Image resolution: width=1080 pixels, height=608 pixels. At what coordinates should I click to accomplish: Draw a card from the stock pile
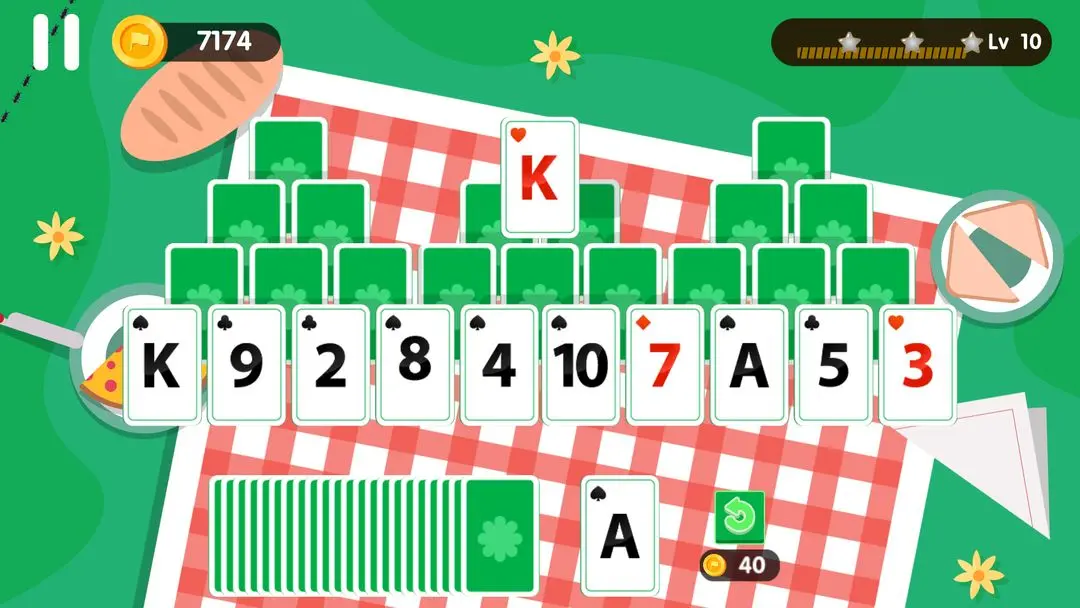tap(500, 535)
